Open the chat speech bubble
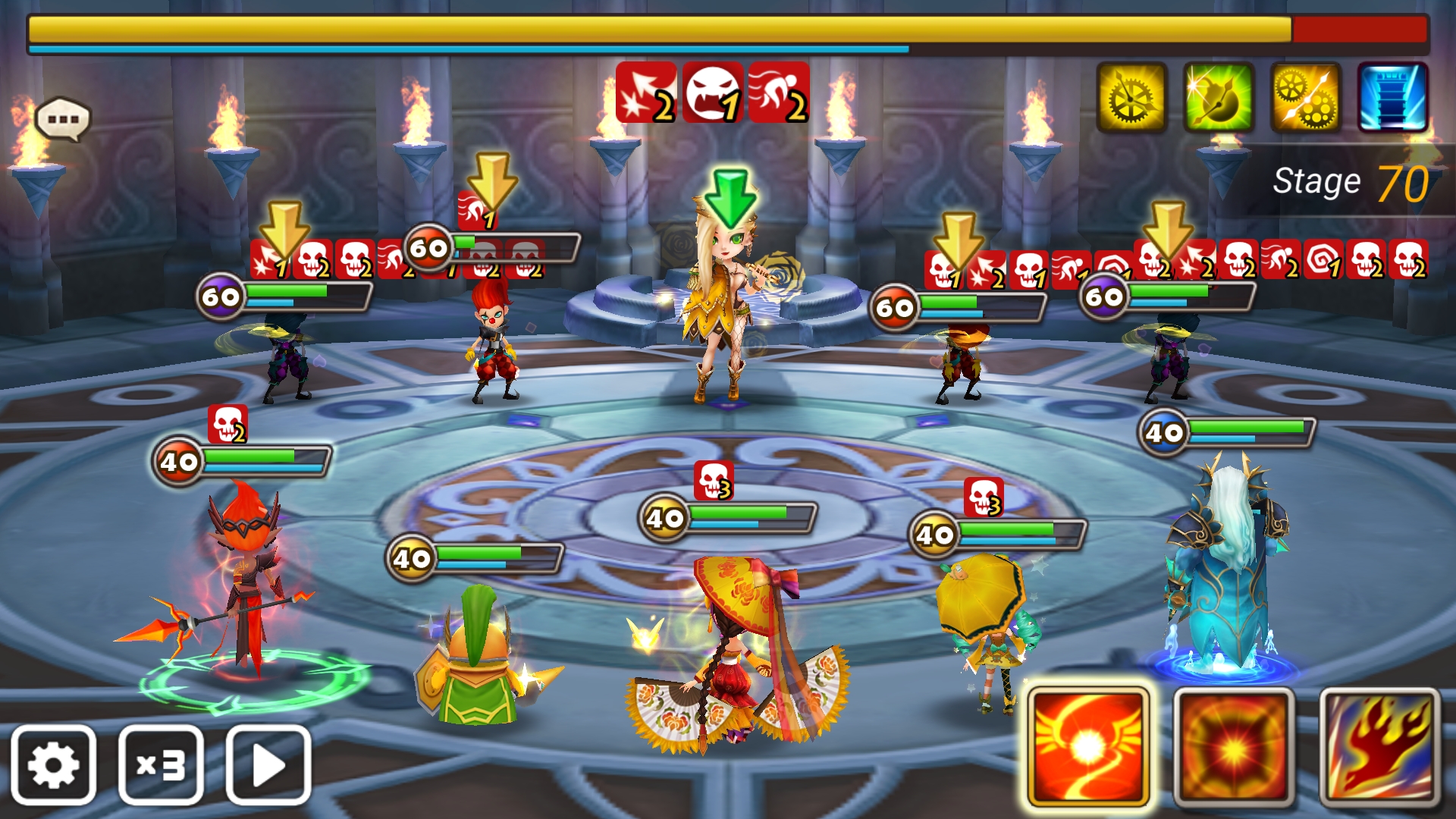Image resolution: width=1456 pixels, height=819 pixels. click(x=63, y=119)
